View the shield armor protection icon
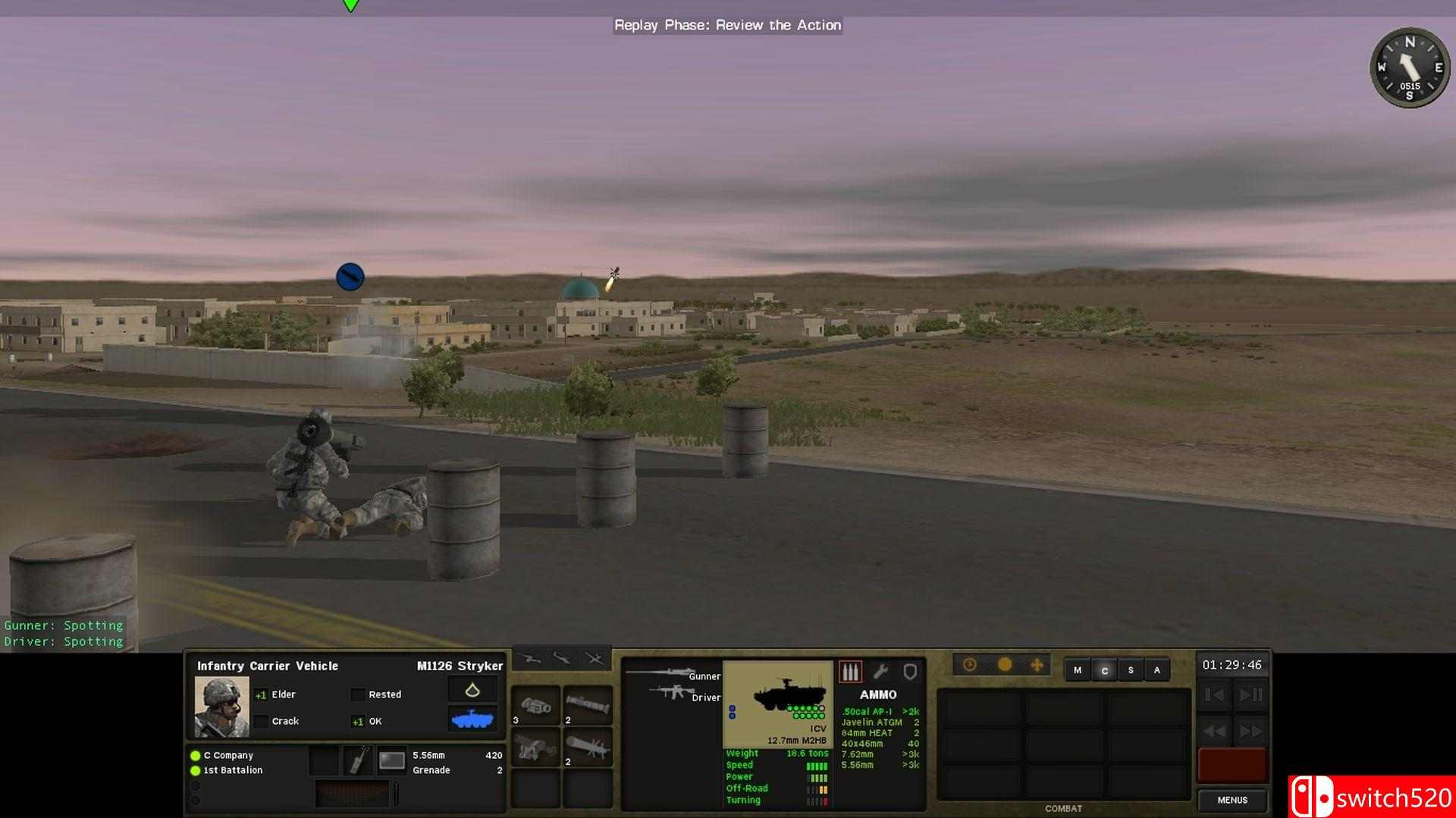The height and width of the screenshot is (818, 1456). point(910,672)
